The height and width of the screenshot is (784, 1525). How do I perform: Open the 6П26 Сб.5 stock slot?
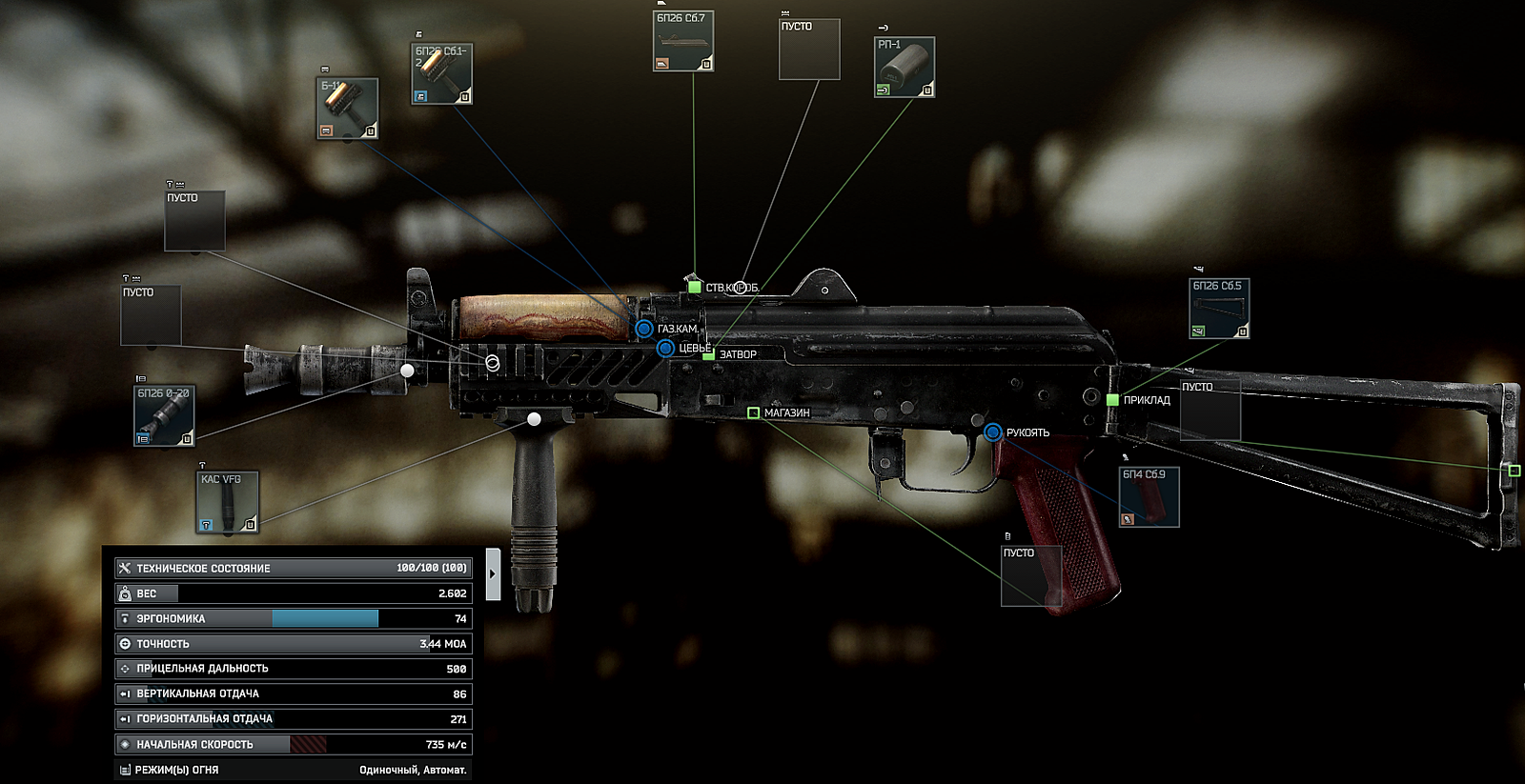(x=1219, y=309)
